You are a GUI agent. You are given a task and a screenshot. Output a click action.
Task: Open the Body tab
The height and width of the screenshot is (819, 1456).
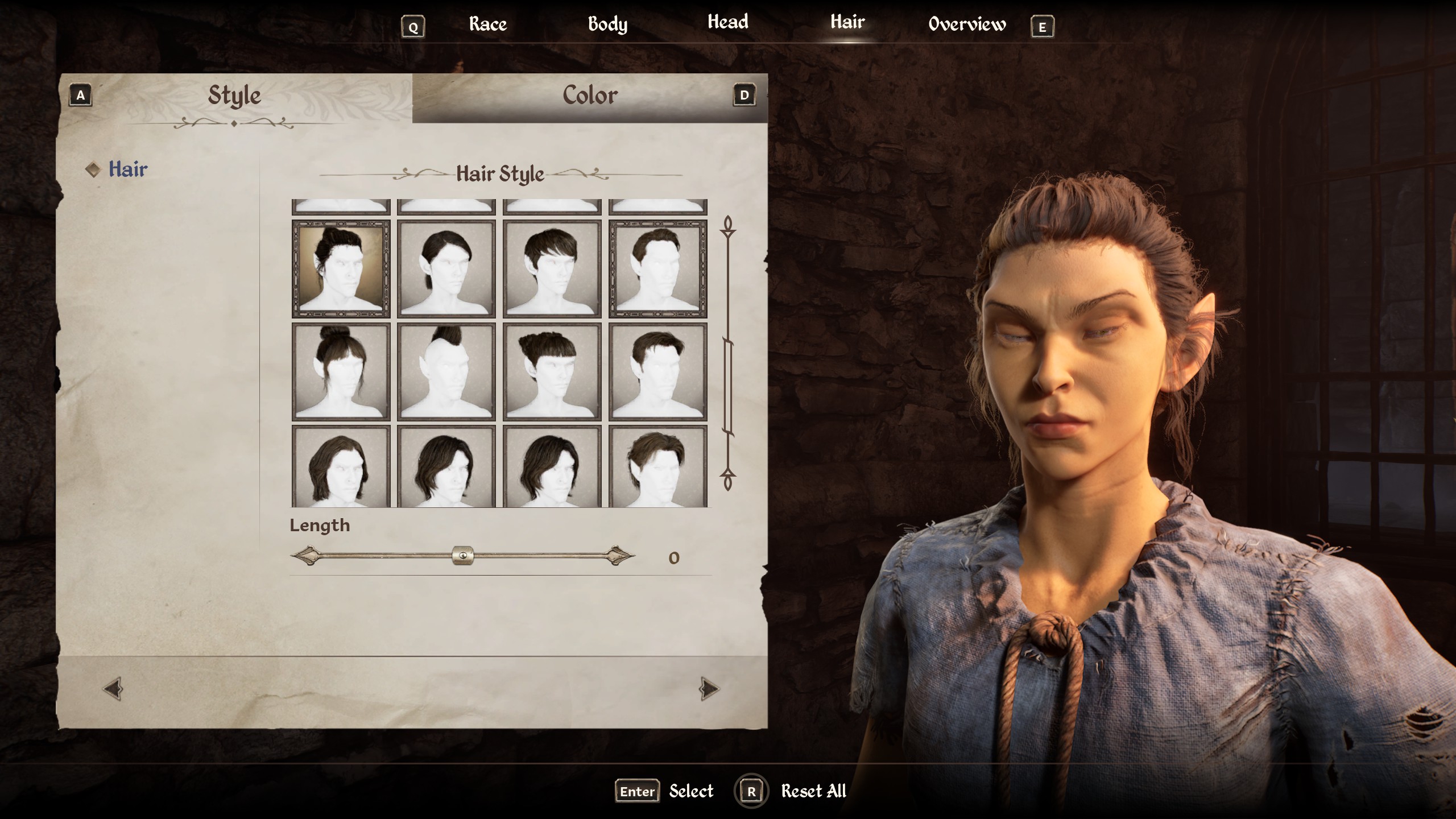point(607,24)
